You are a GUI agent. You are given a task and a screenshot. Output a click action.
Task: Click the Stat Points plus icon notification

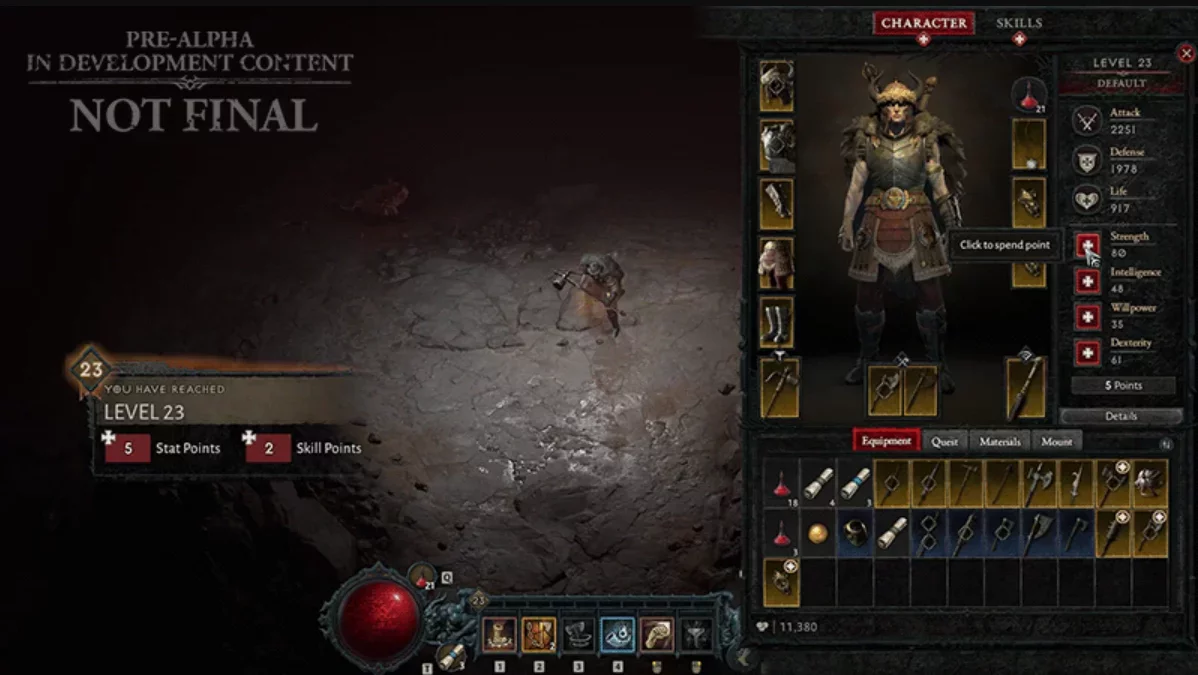pyautogui.click(x=109, y=438)
